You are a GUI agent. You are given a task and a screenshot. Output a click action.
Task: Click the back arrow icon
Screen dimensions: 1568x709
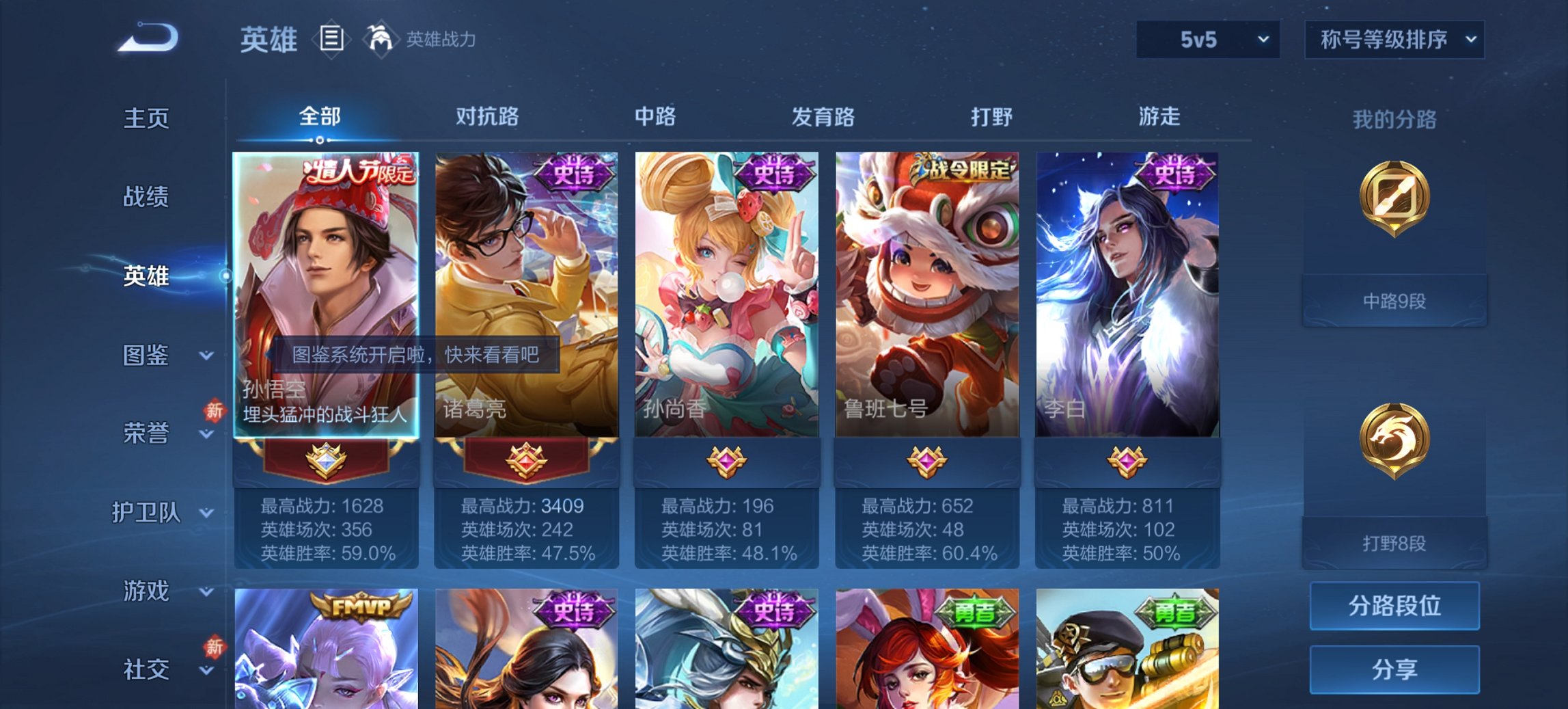tap(147, 38)
